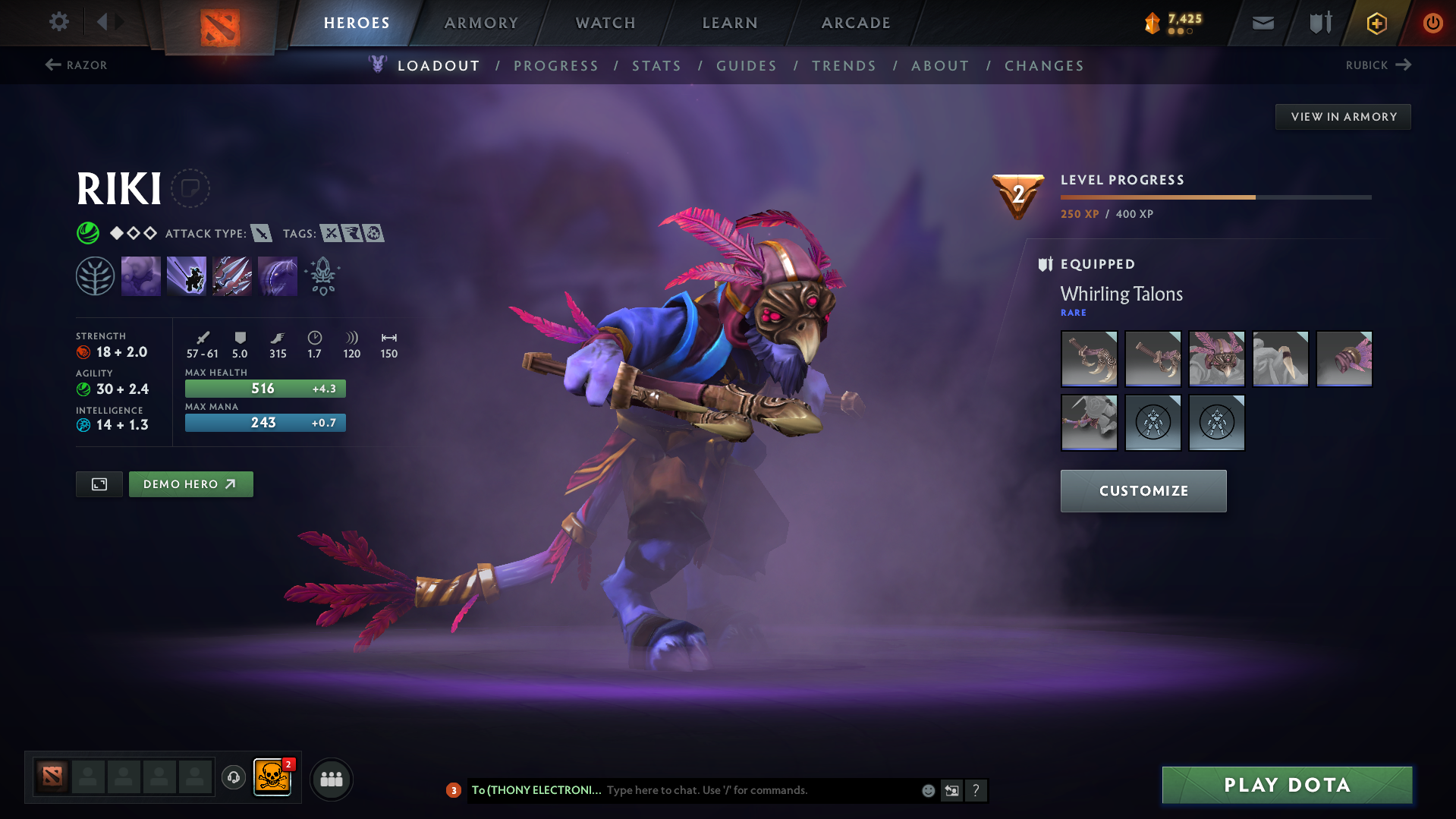Screen dimensions: 1456x819
Task: Click the innate ability tree icon
Action: point(95,276)
